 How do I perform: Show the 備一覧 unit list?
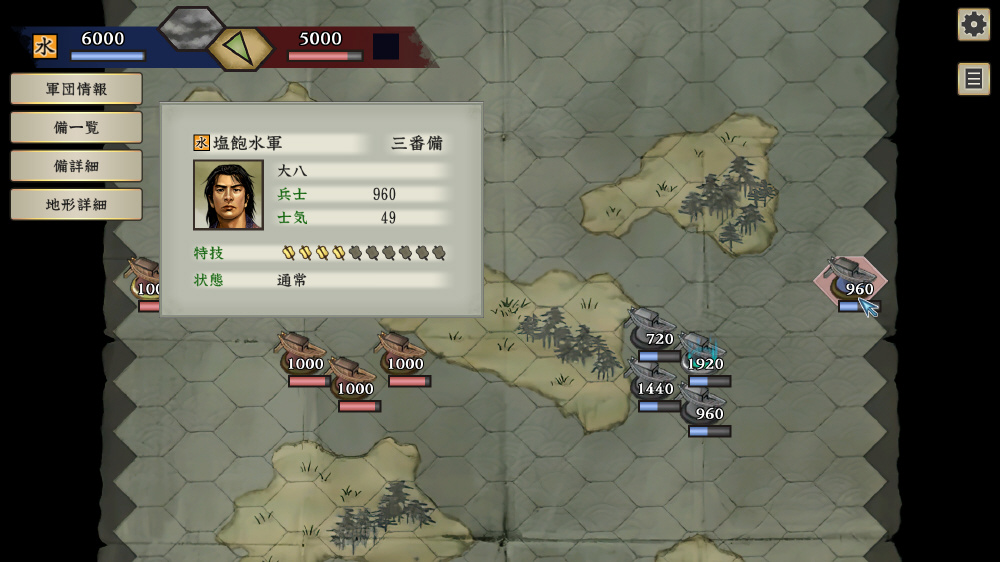point(76,127)
